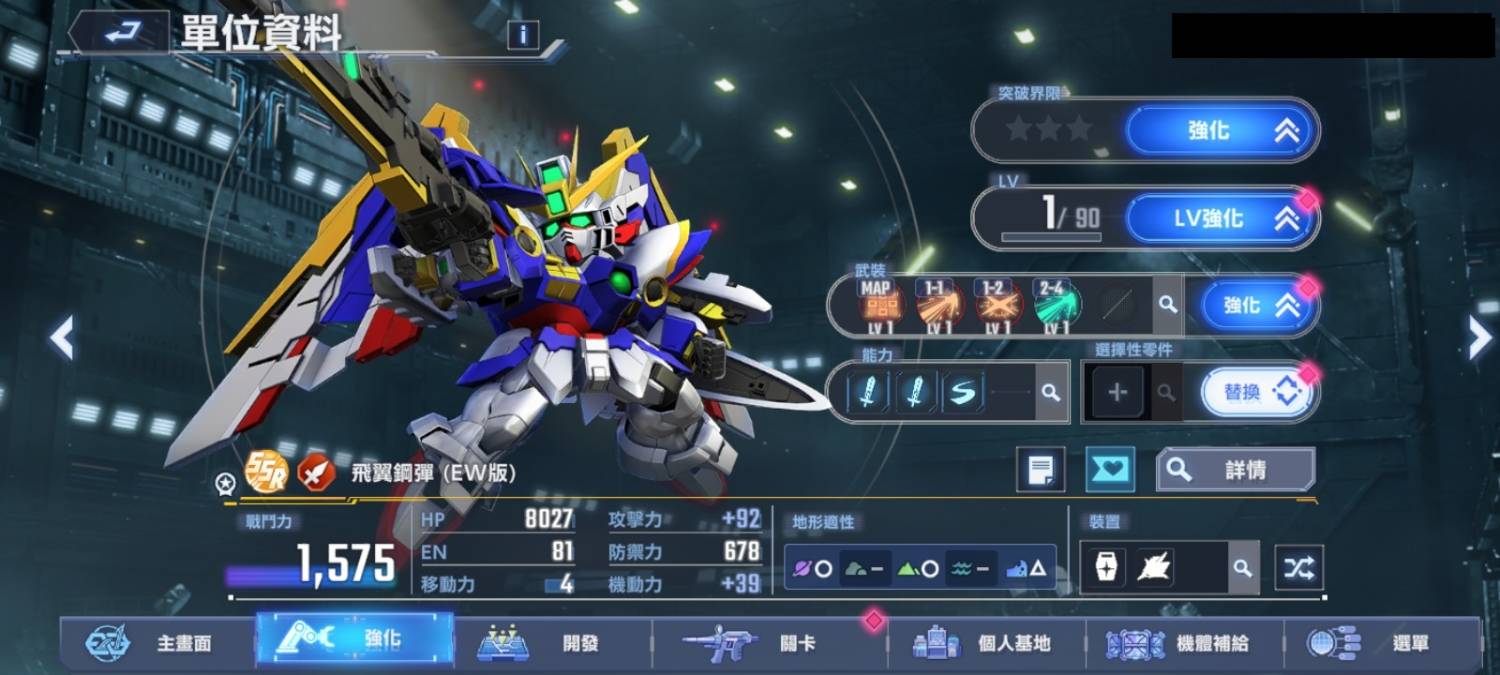Open the info icon beside 單位資料
Screen dimensions: 1500x675
[x=522, y=36]
